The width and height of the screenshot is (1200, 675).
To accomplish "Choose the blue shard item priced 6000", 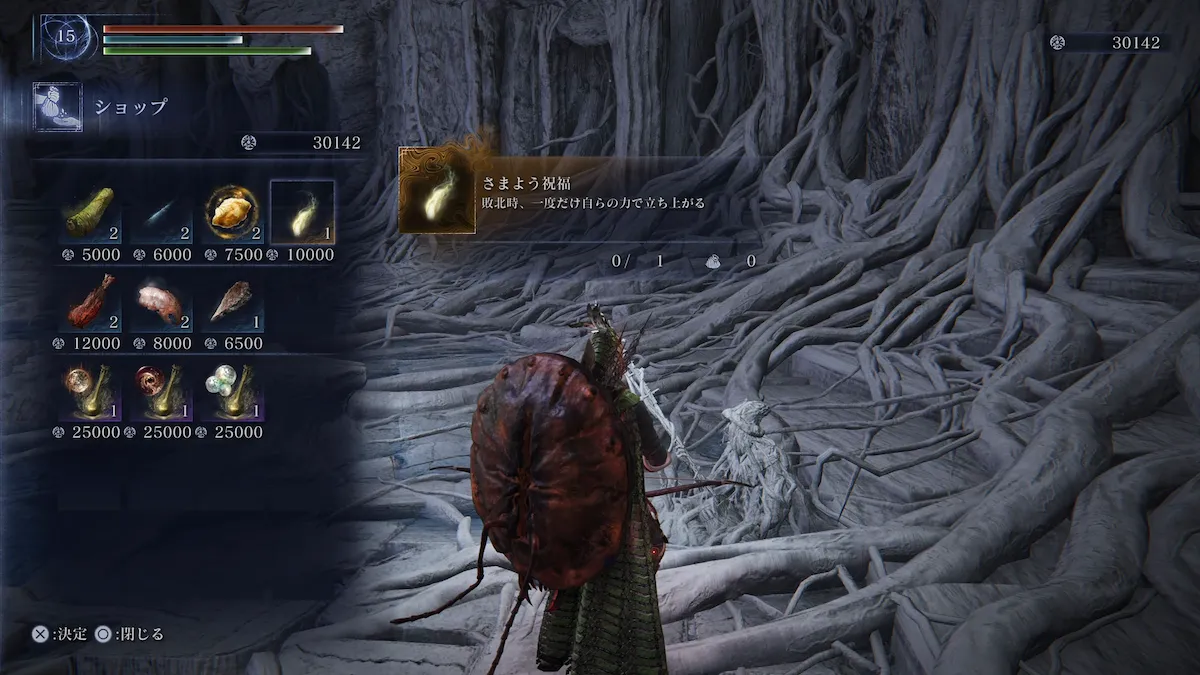I will point(163,213).
